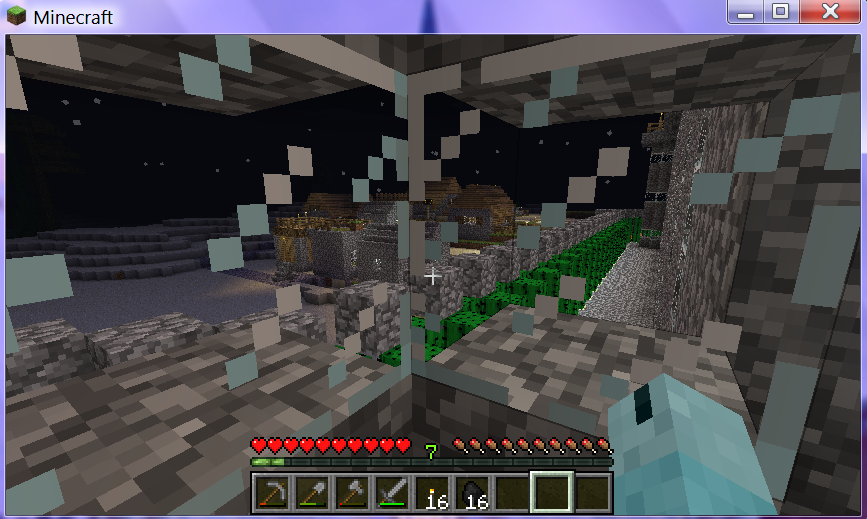Viewport: 867px width, 519px height.
Task: Close the Minecraft window
Action: (x=829, y=12)
